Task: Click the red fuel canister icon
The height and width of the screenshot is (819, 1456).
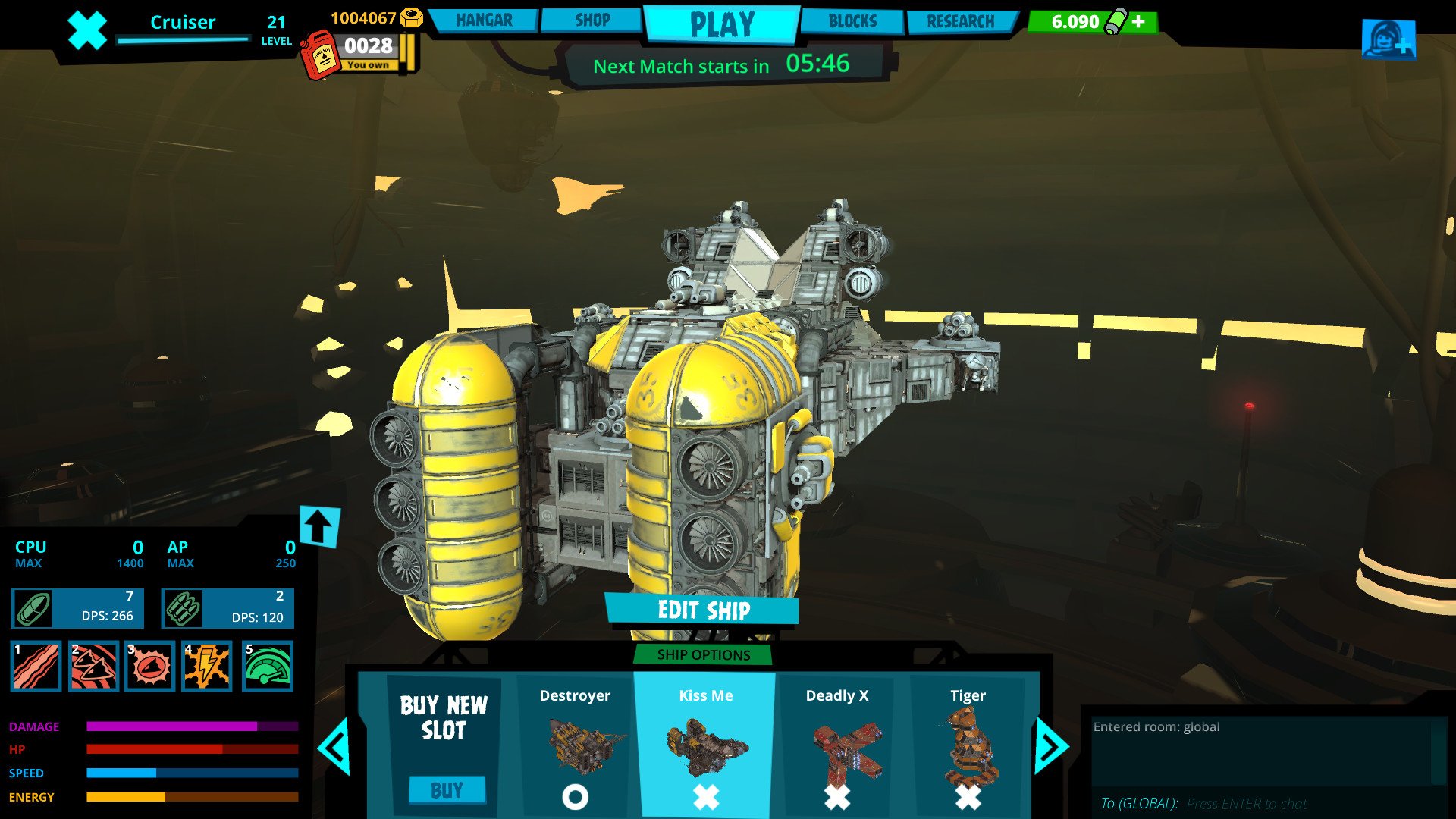Action: [x=322, y=55]
